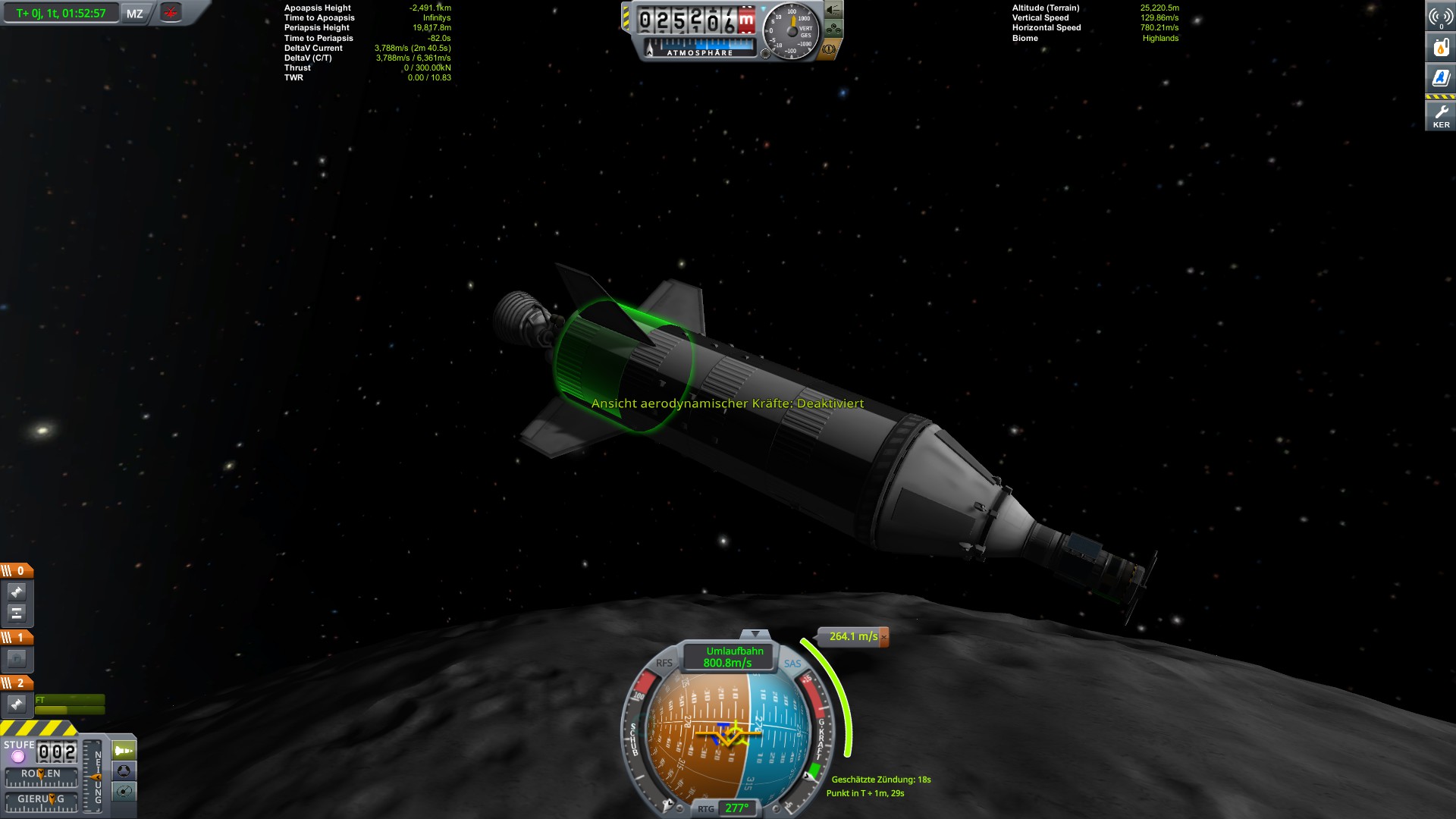
Task: Open the fuel resources panel
Action: tap(1440, 48)
